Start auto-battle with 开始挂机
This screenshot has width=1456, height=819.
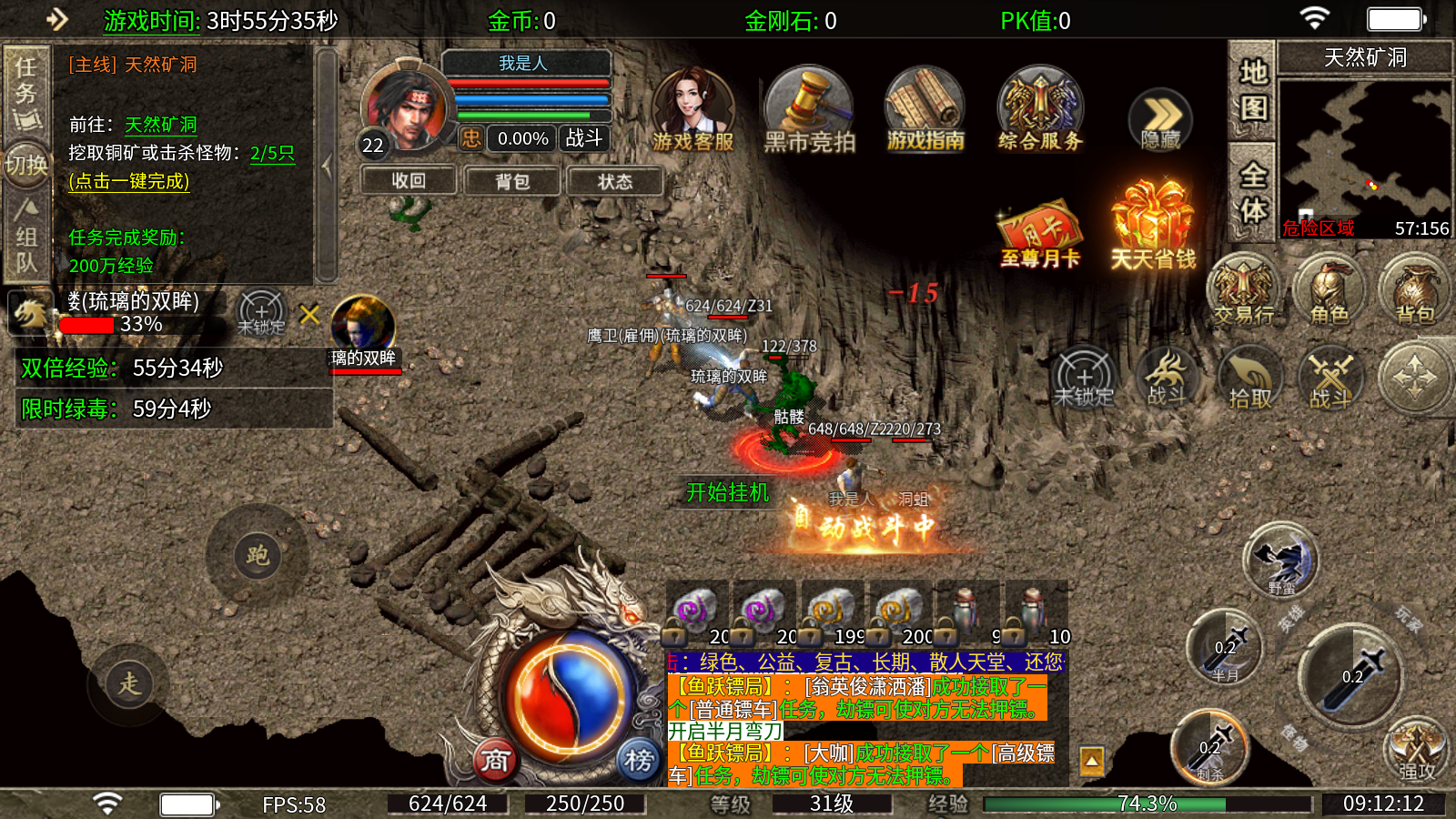point(727,492)
